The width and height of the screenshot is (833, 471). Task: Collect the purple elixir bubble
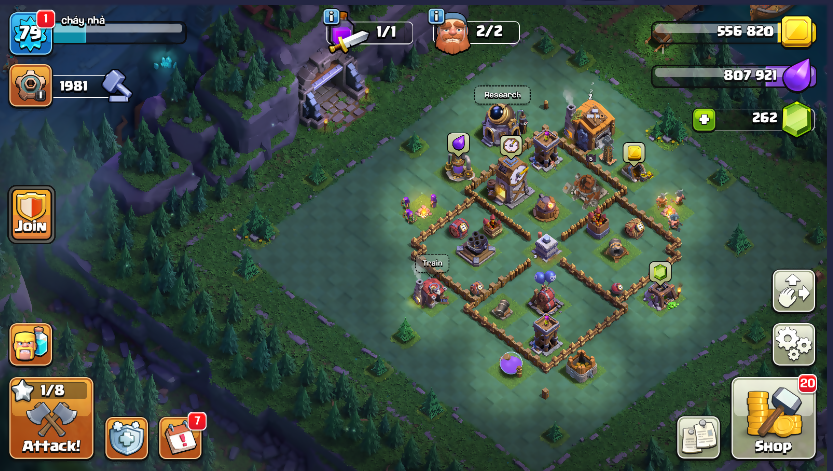click(458, 142)
